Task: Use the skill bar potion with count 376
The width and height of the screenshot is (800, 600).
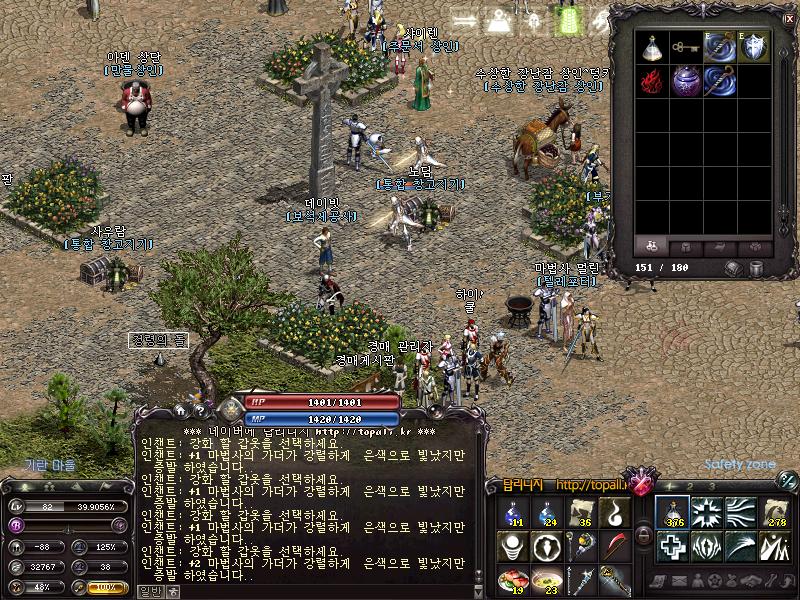Action: click(x=671, y=512)
